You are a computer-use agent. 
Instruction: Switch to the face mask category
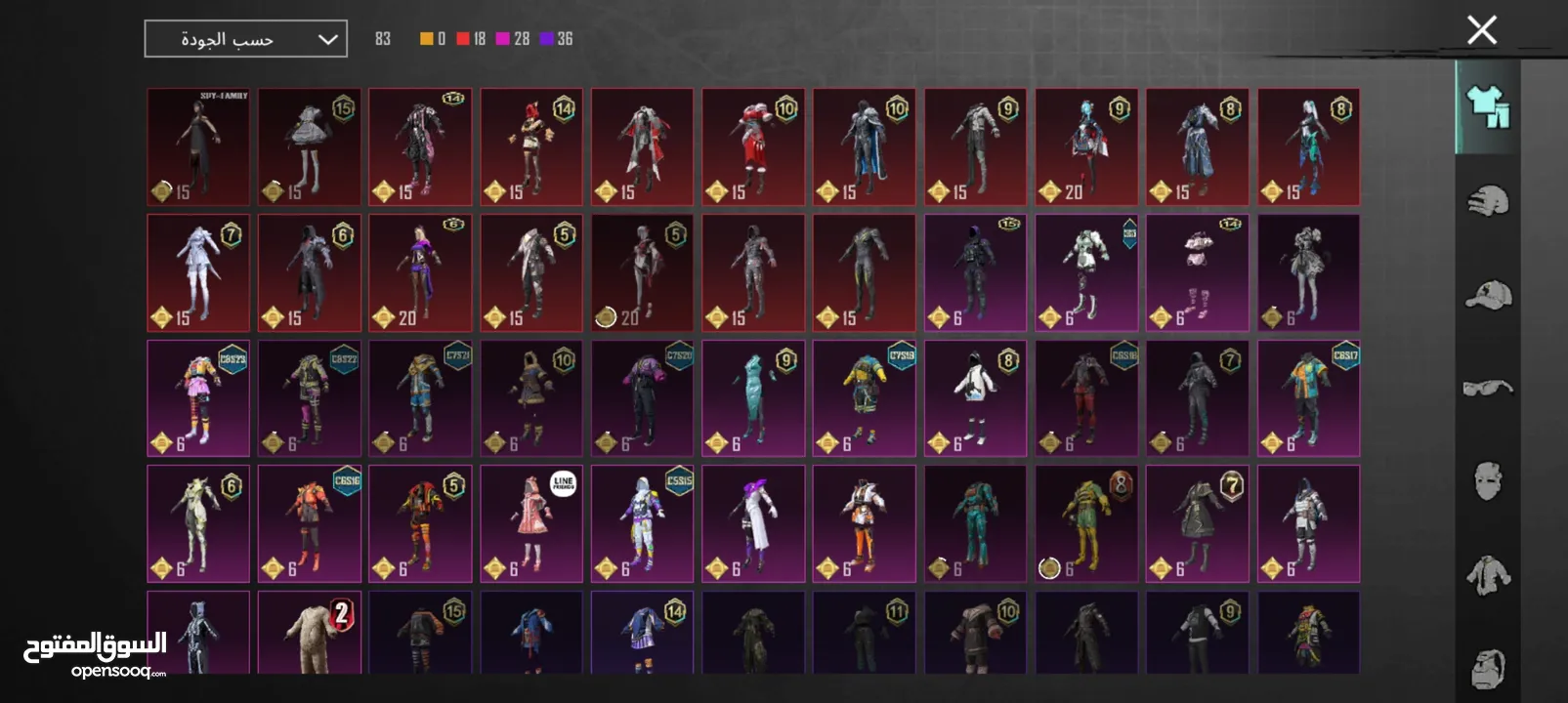pyautogui.click(x=1487, y=480)
